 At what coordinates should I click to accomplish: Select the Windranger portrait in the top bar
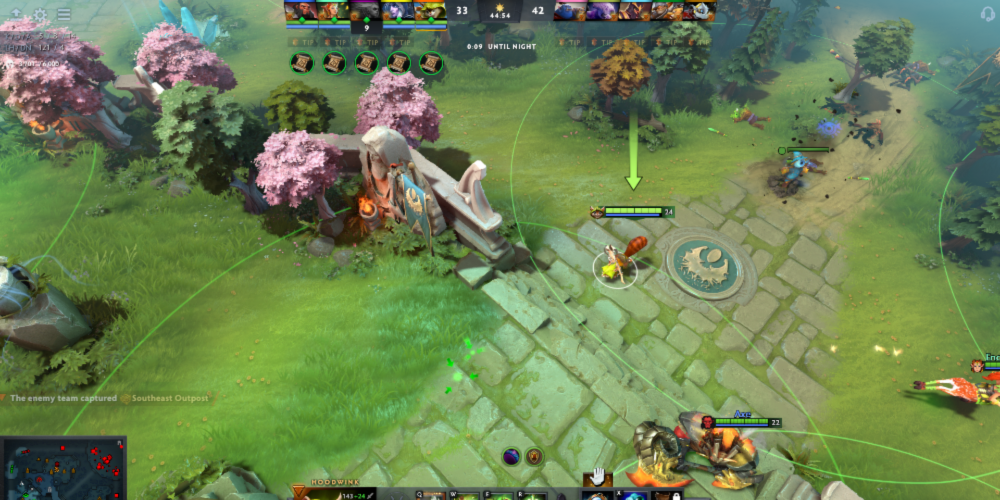[334, 11]
